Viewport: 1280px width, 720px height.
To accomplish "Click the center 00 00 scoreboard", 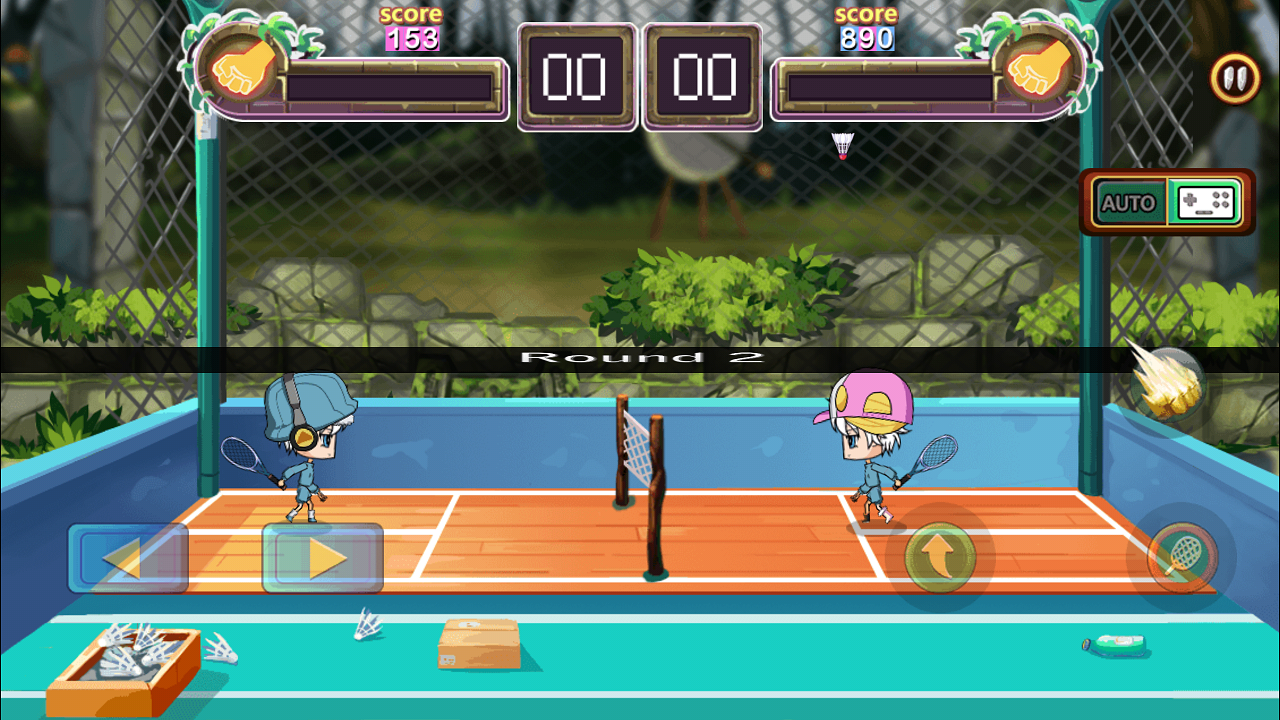I will (x=640, y=77).
